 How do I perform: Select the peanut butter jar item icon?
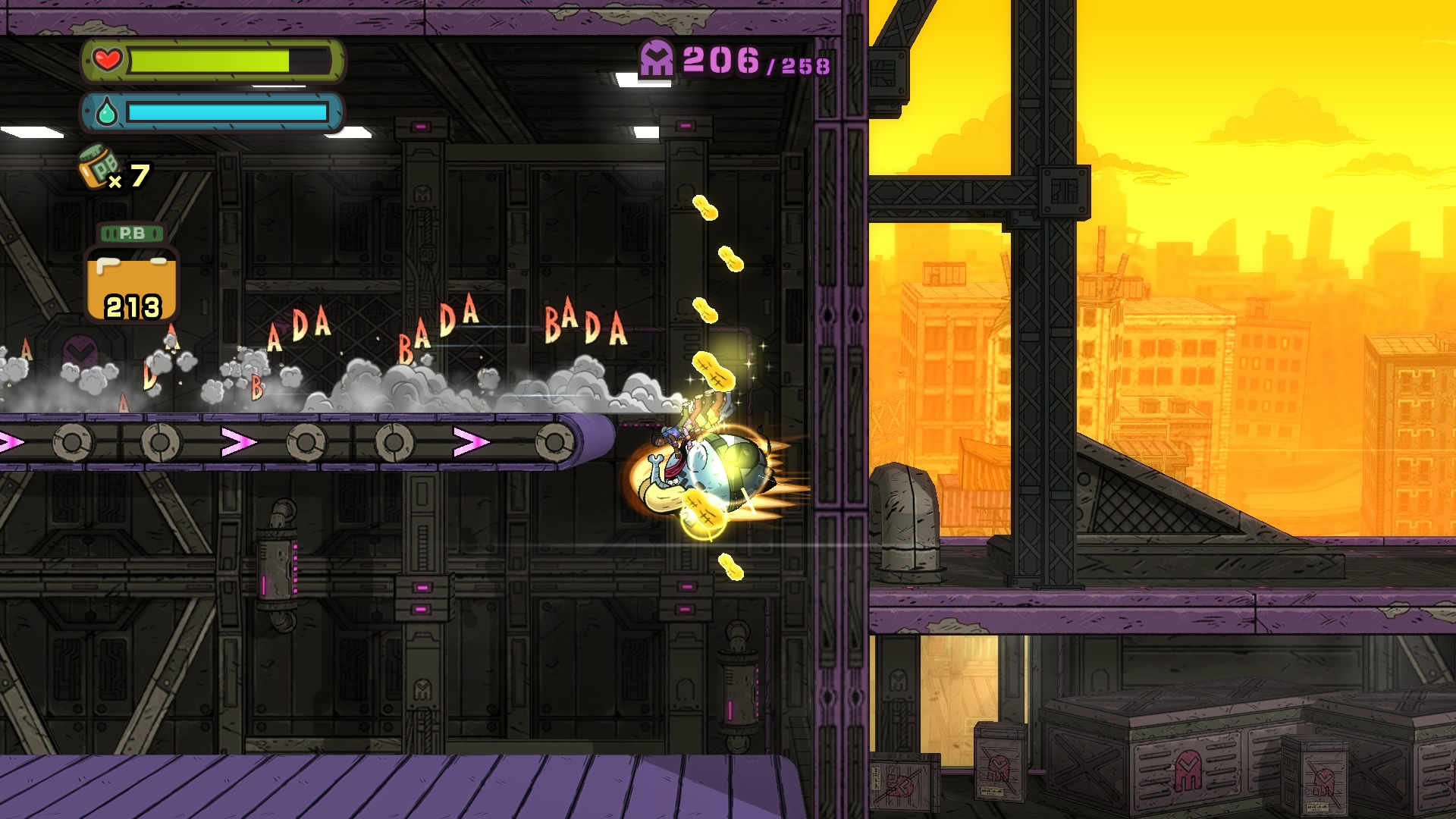99,166
